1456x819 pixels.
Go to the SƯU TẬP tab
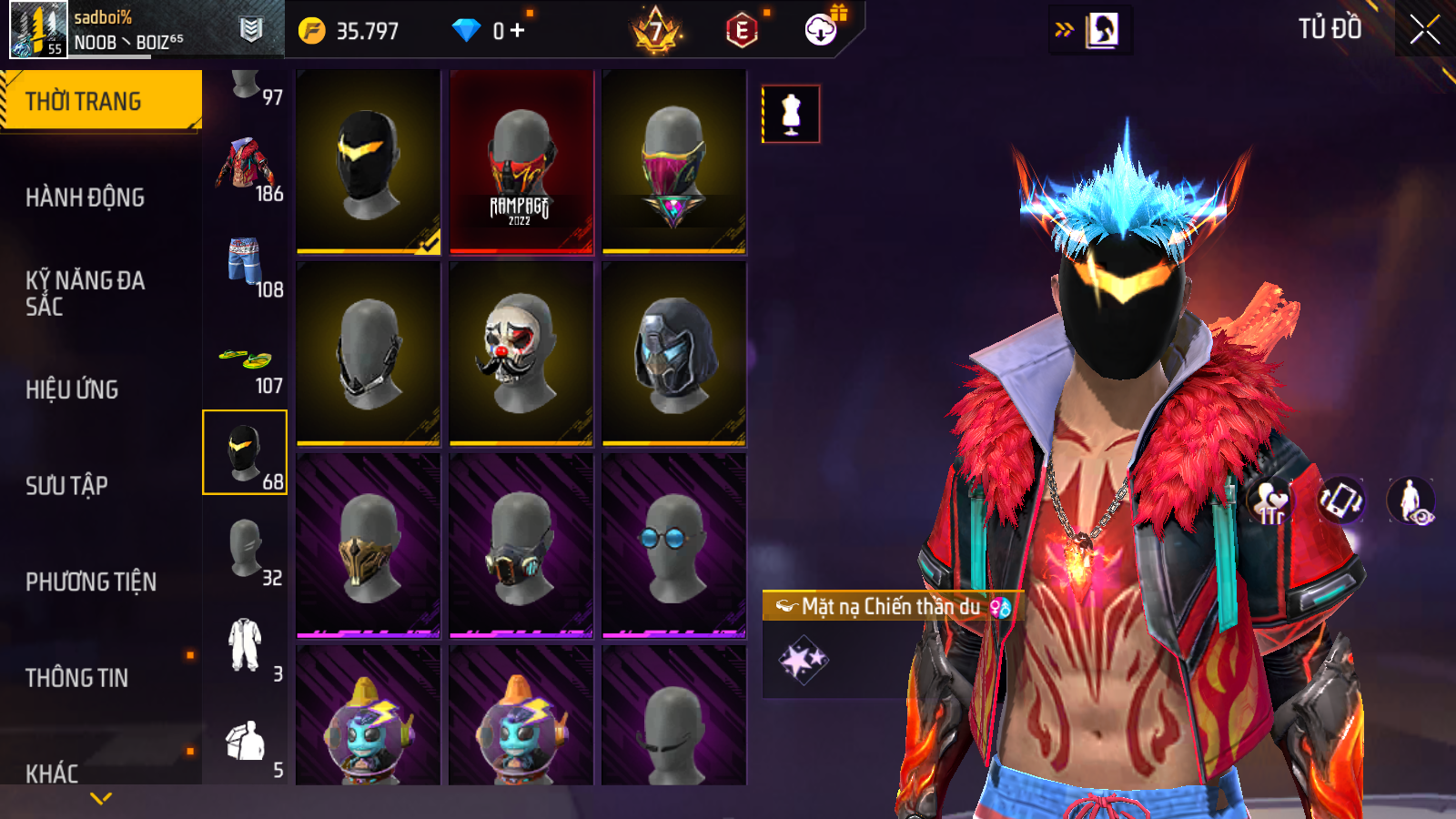pos(66,486)
